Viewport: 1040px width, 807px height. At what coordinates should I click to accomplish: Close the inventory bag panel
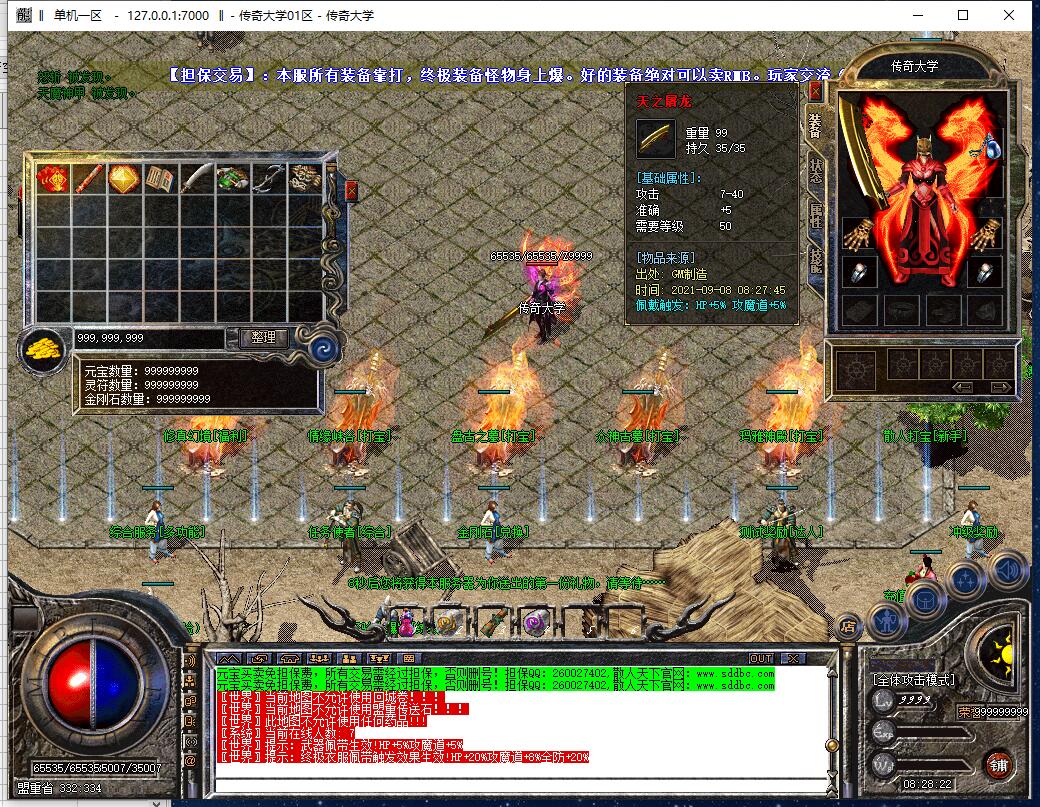pyautogui.click(x=351, y=190)
